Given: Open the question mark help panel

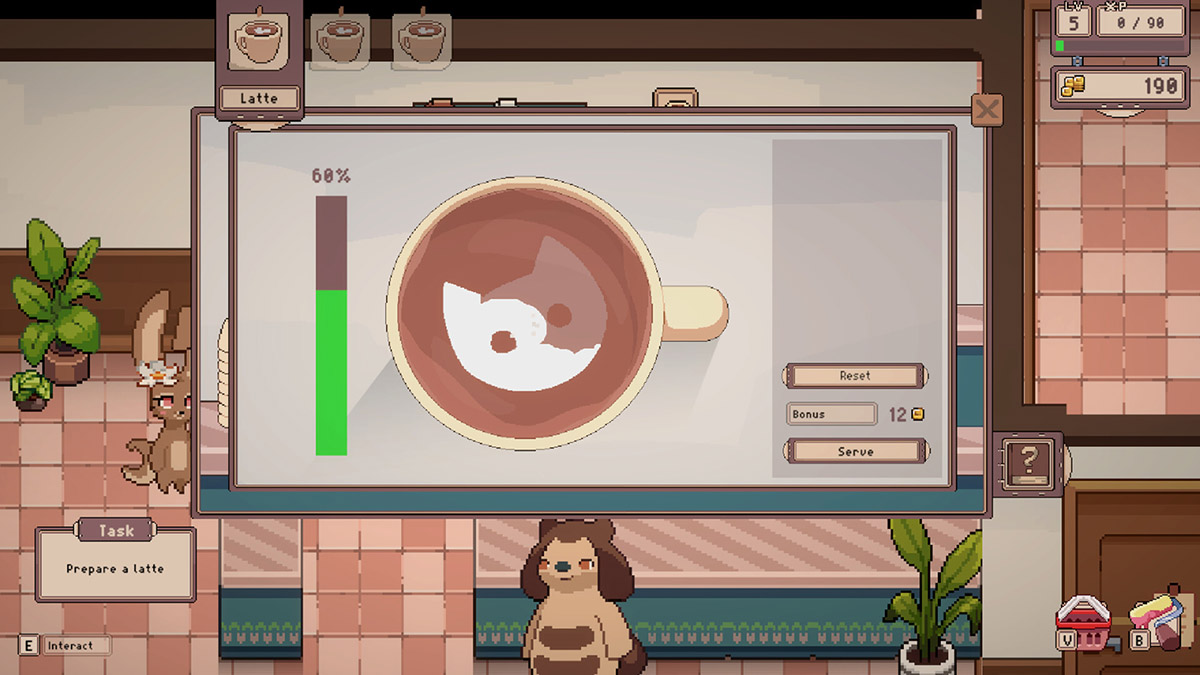Looking at the screenshot, I should (1027, 461).
